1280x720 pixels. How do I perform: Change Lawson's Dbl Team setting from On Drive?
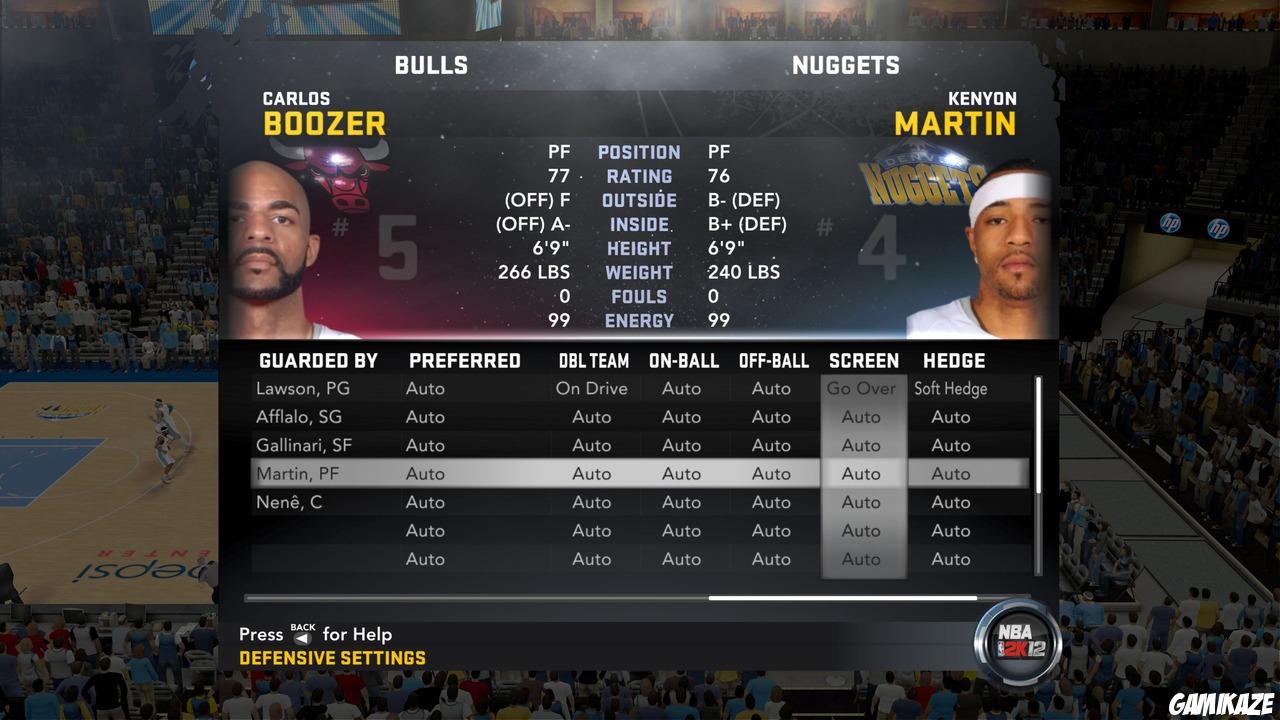pyautogui.click(x=594, y=388)
